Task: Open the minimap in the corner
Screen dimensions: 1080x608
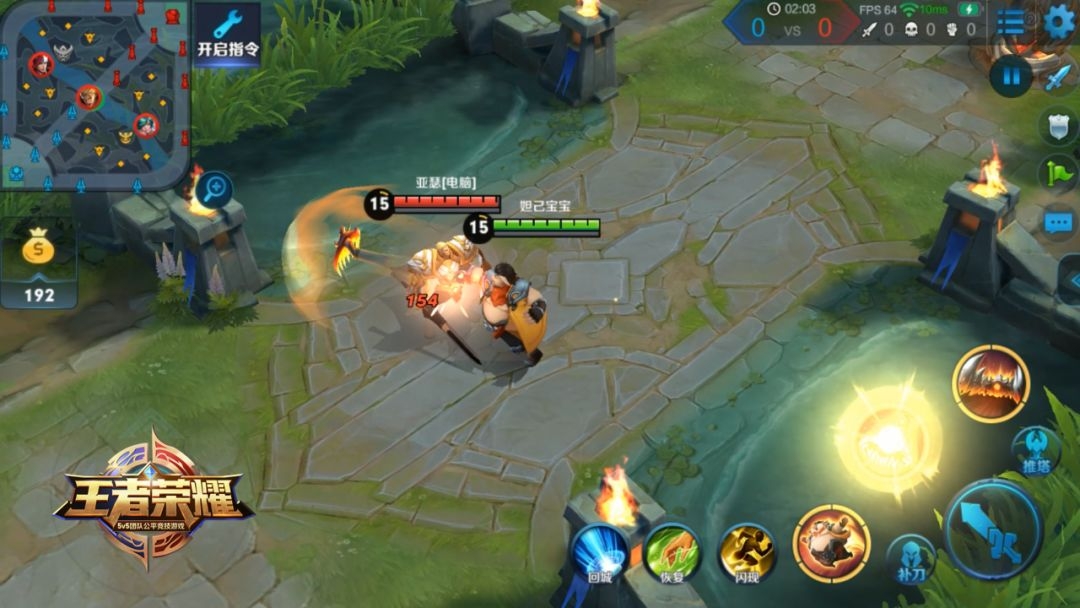Action: click(x=95, y=95)
